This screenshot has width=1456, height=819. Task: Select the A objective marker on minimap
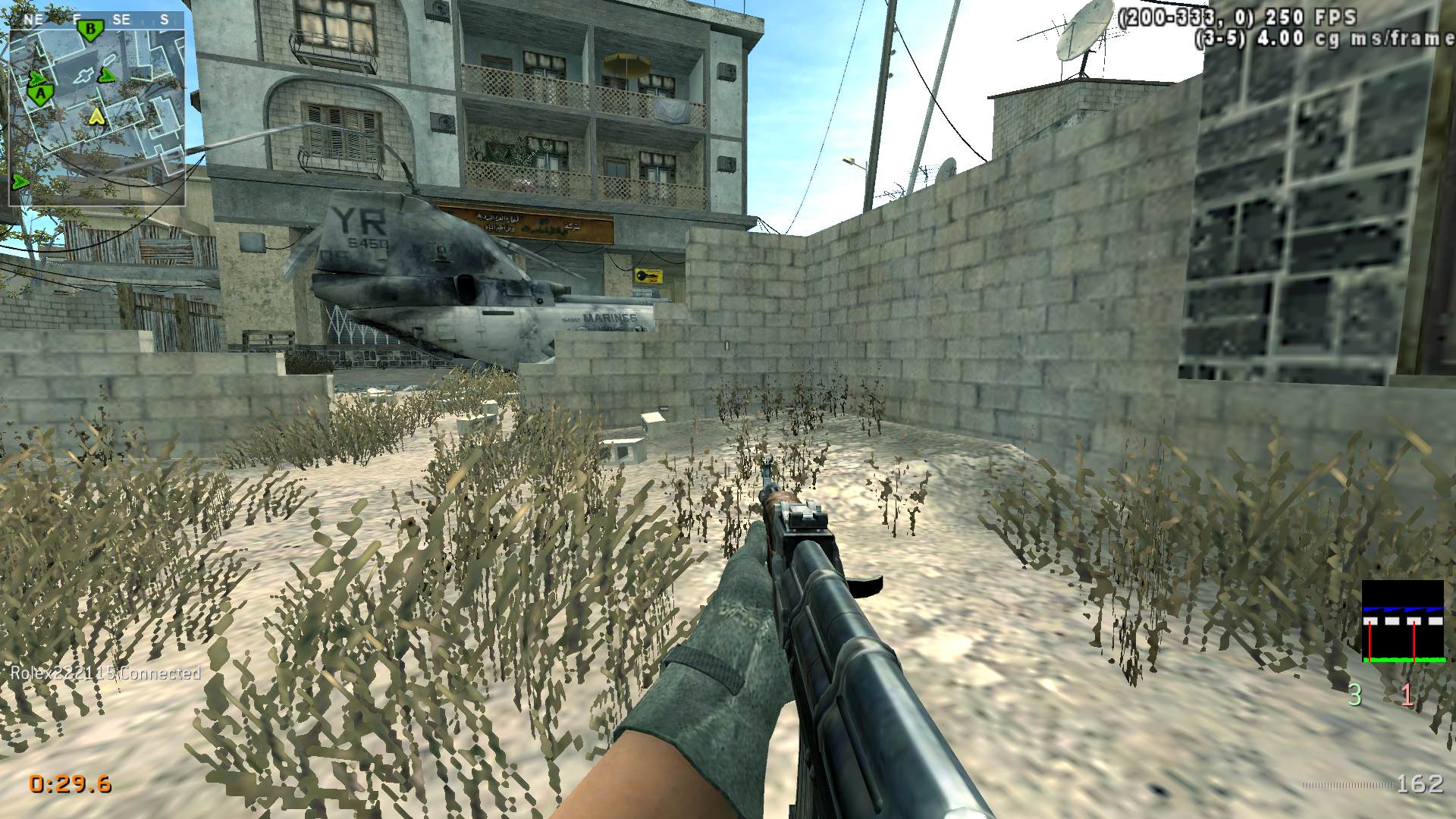40,93
